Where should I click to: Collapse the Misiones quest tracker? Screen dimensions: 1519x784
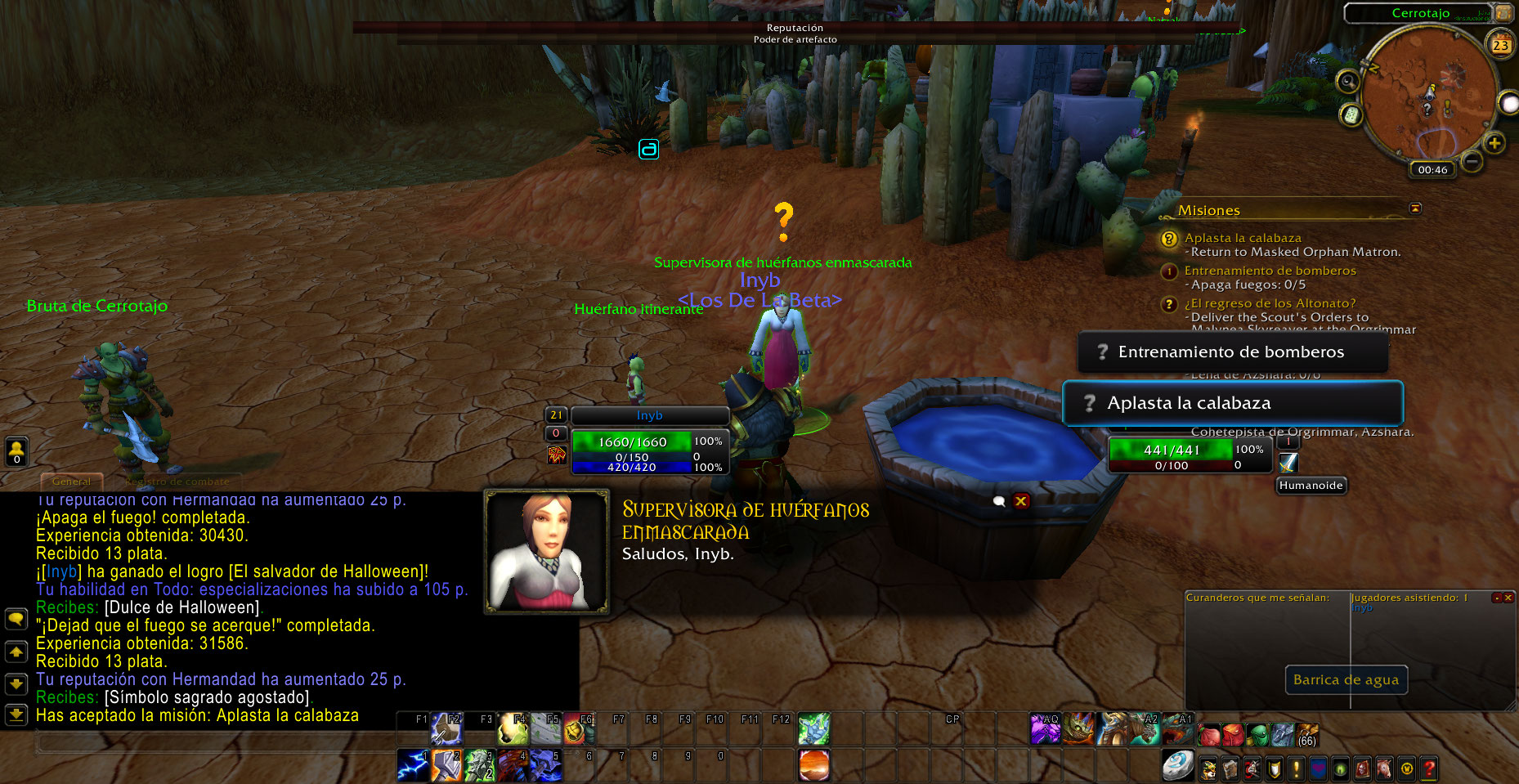[x=1415, y=208]
